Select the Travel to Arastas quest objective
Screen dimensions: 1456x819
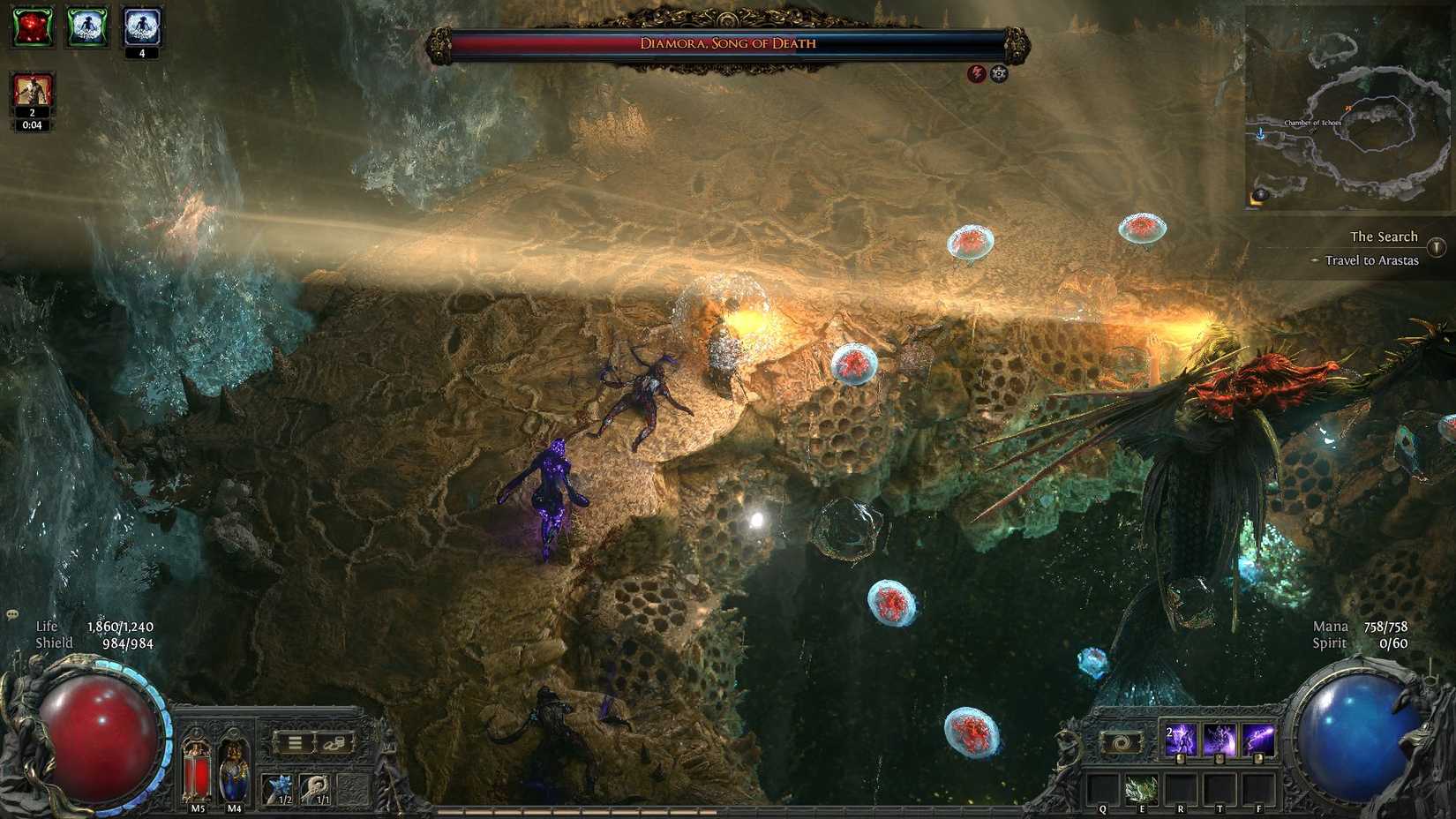click(1371, 260)
